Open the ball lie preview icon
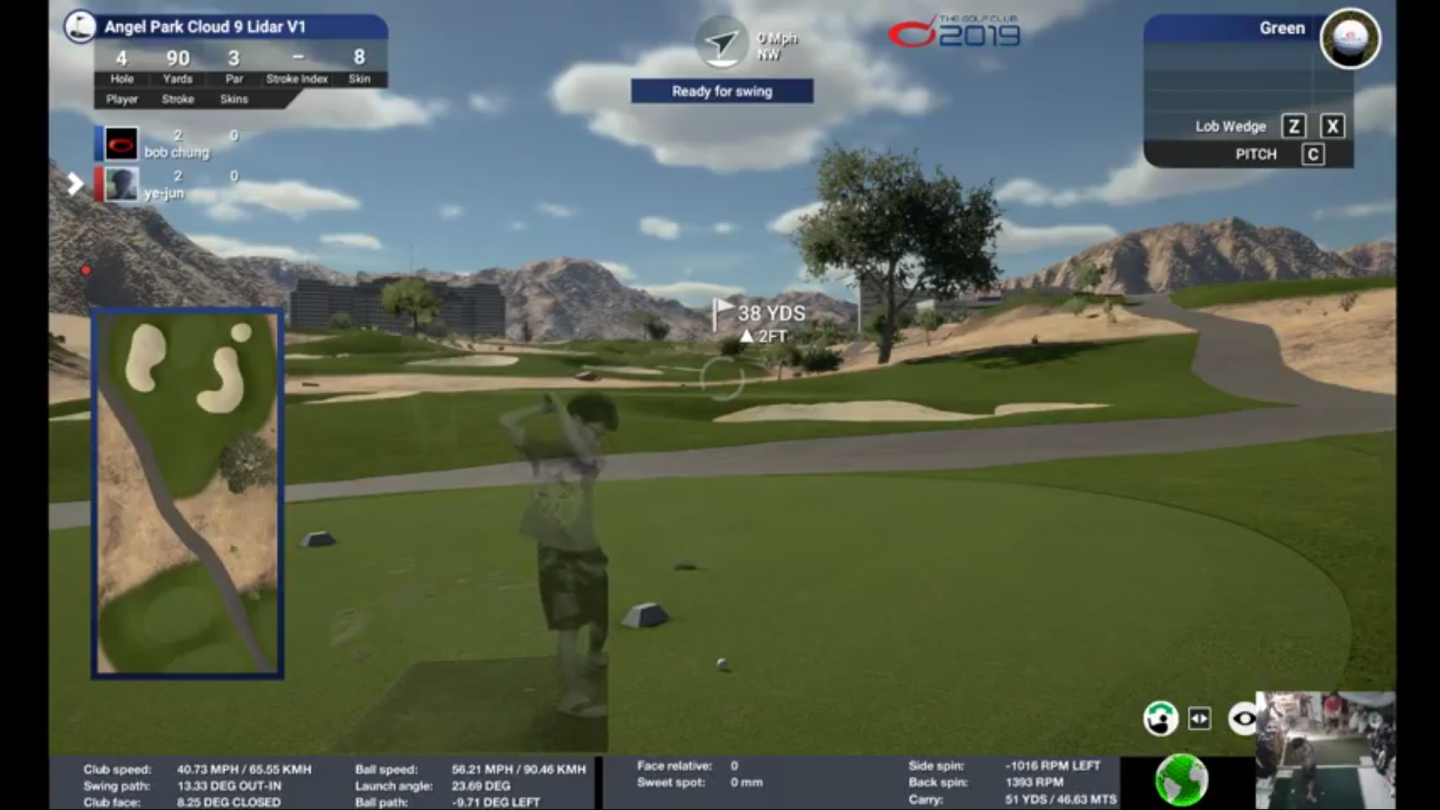The height and width of the screenshot is (810, 1440). click(1350, 39)
